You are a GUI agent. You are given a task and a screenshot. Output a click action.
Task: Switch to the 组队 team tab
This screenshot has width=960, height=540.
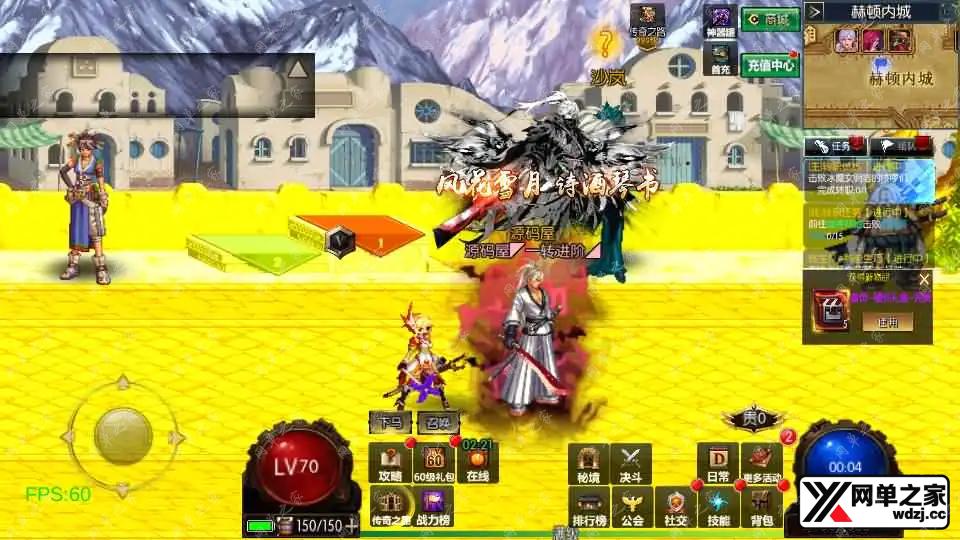[900, 146]
